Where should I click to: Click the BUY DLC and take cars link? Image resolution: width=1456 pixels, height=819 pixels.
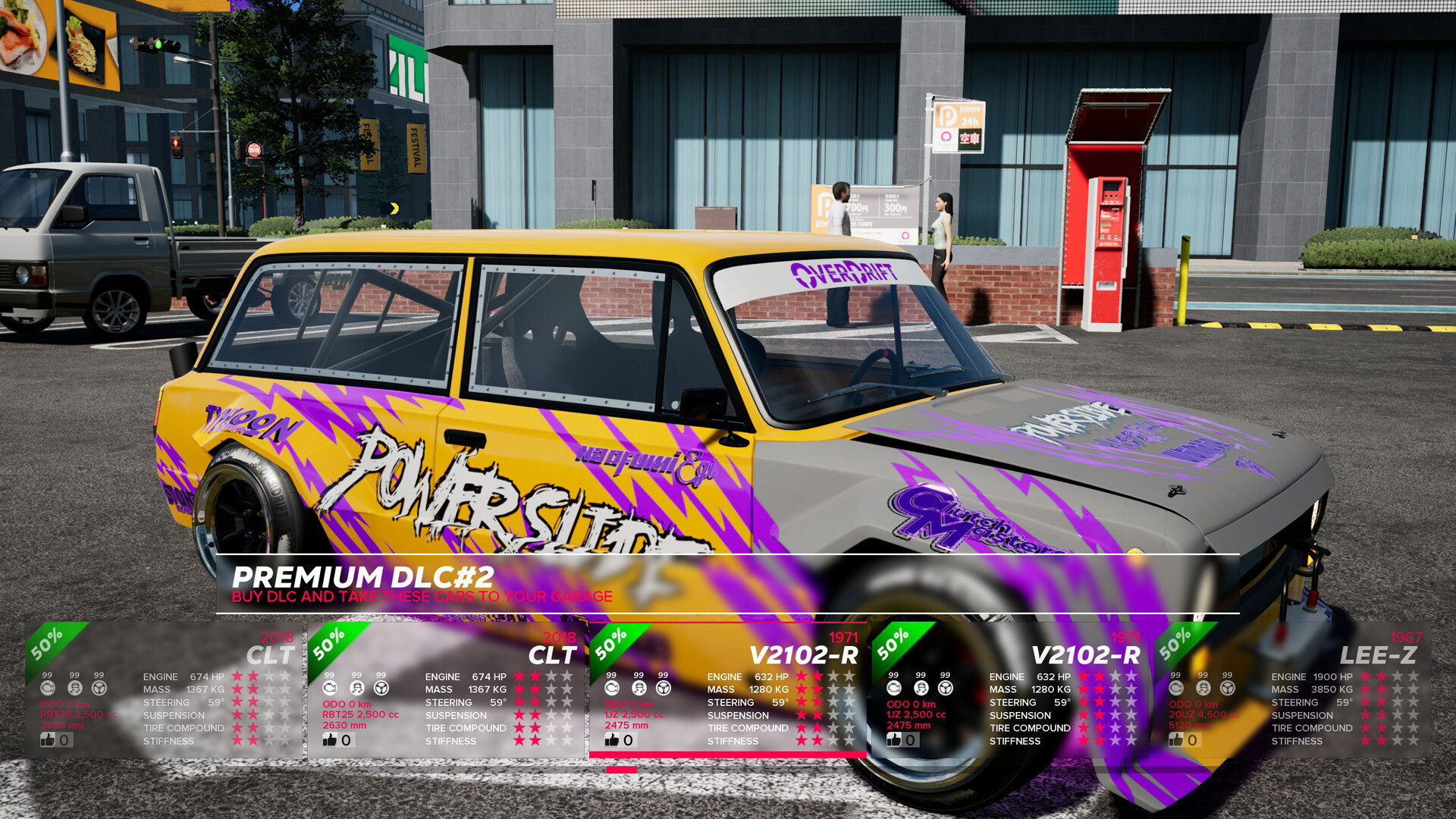[x=422, y=597]
